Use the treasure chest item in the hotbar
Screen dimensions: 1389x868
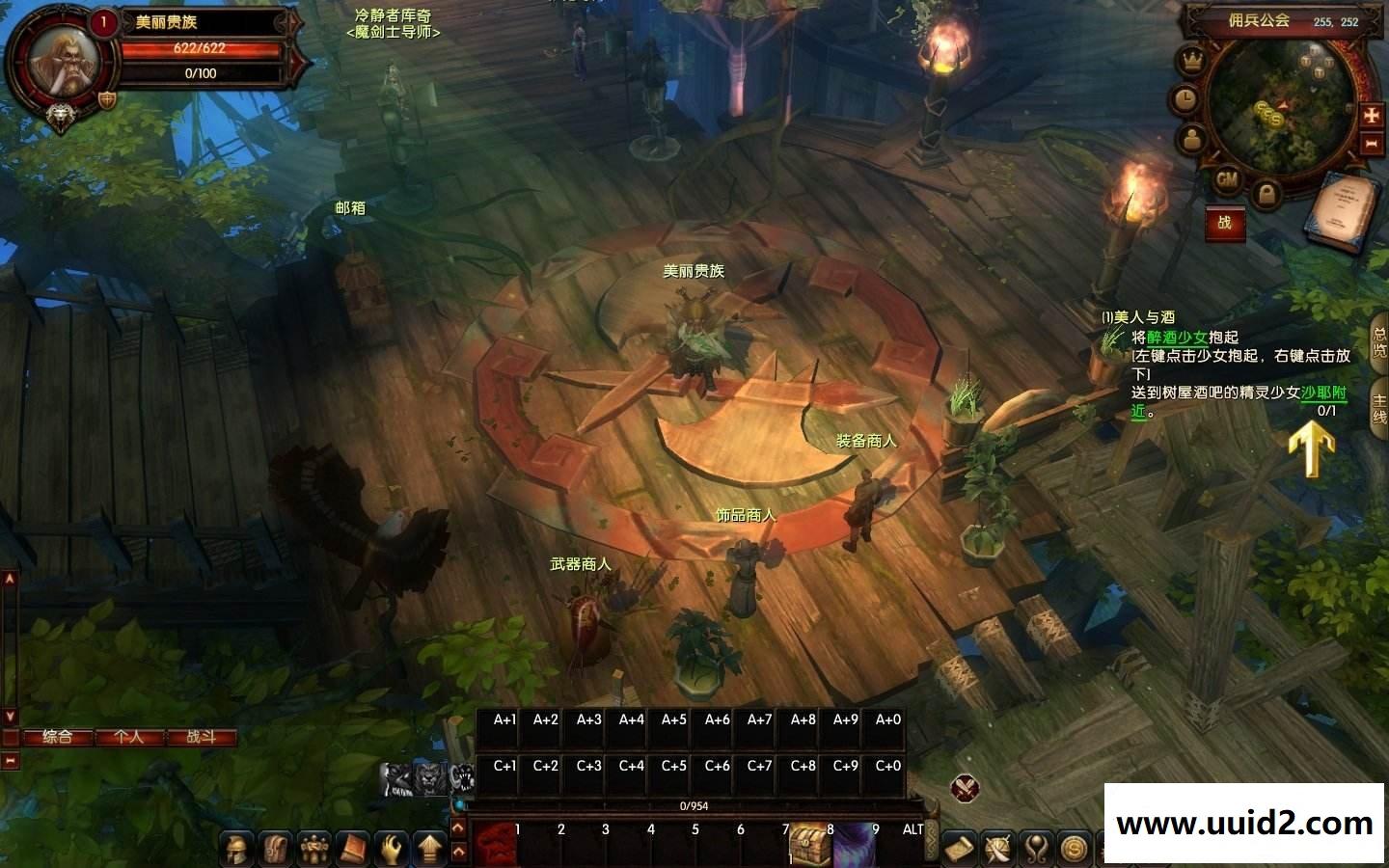point(809,846)
